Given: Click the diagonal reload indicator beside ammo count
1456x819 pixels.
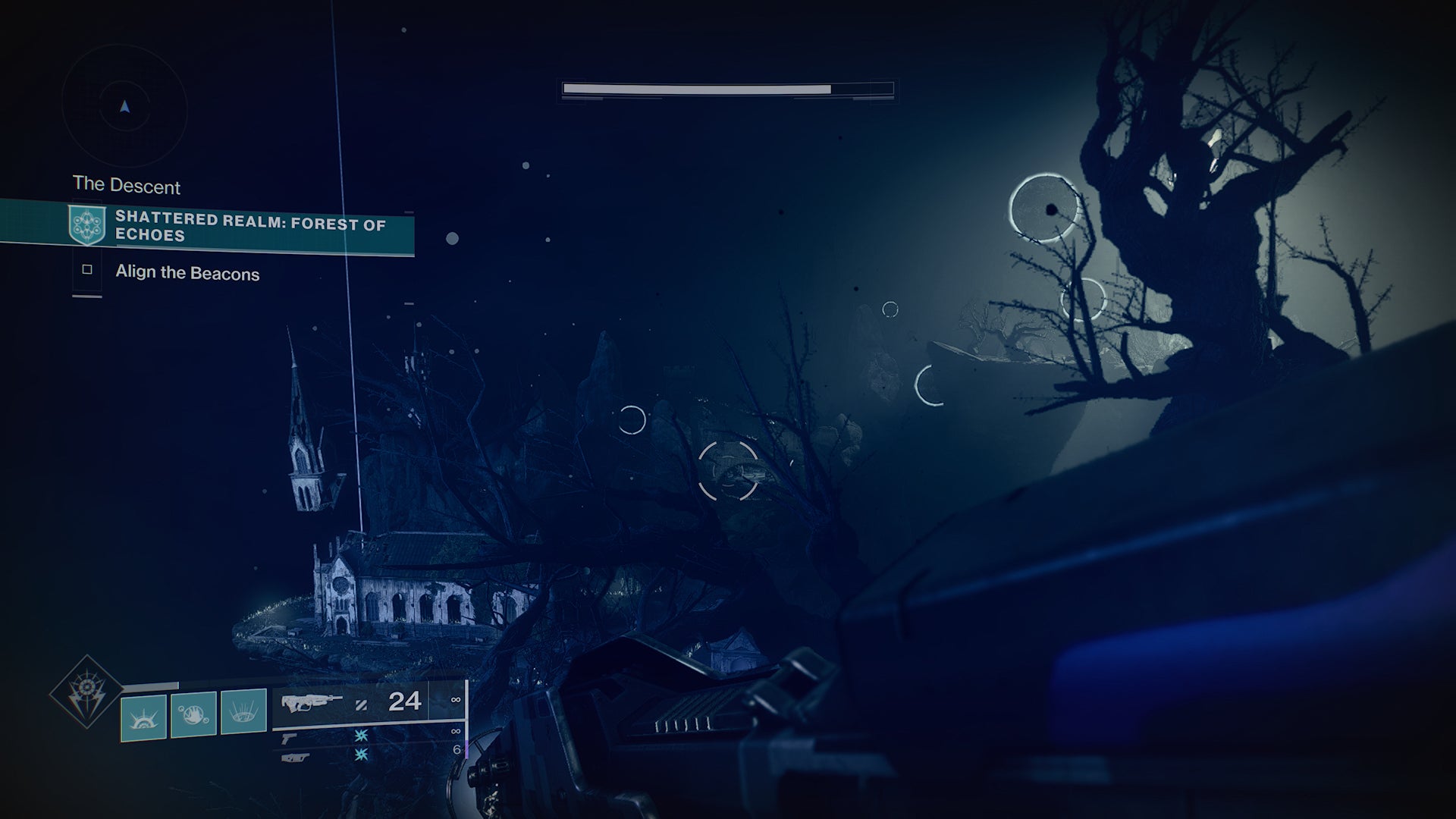Looking at the screenshot, I should point(362,704).
